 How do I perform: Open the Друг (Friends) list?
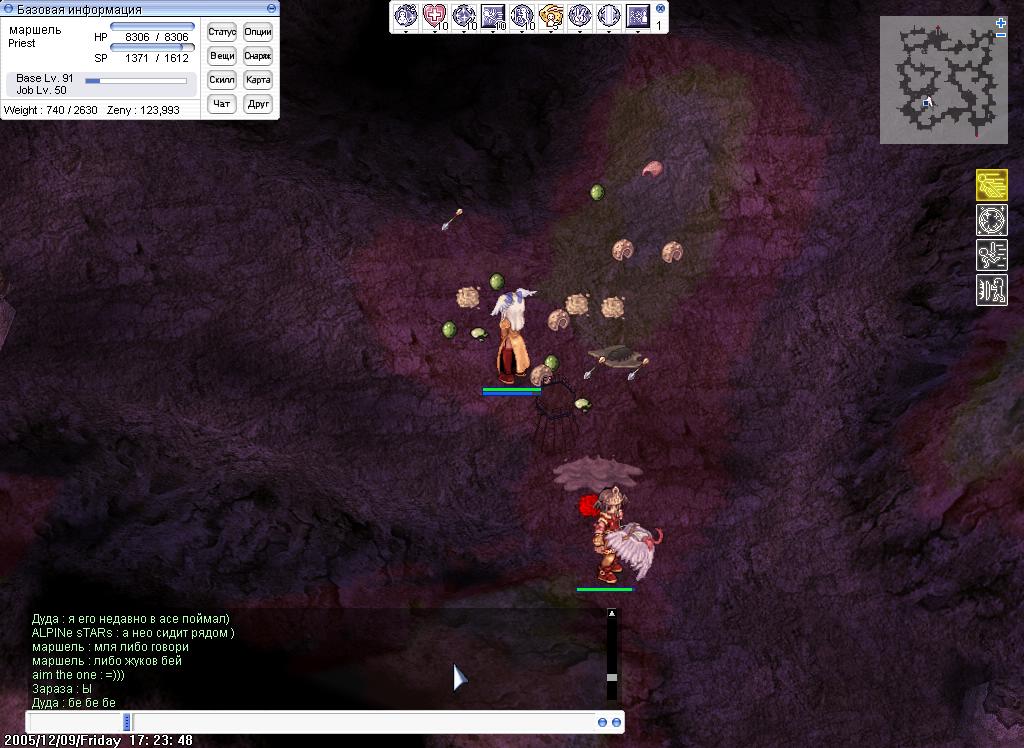click(x=258, y=104)
